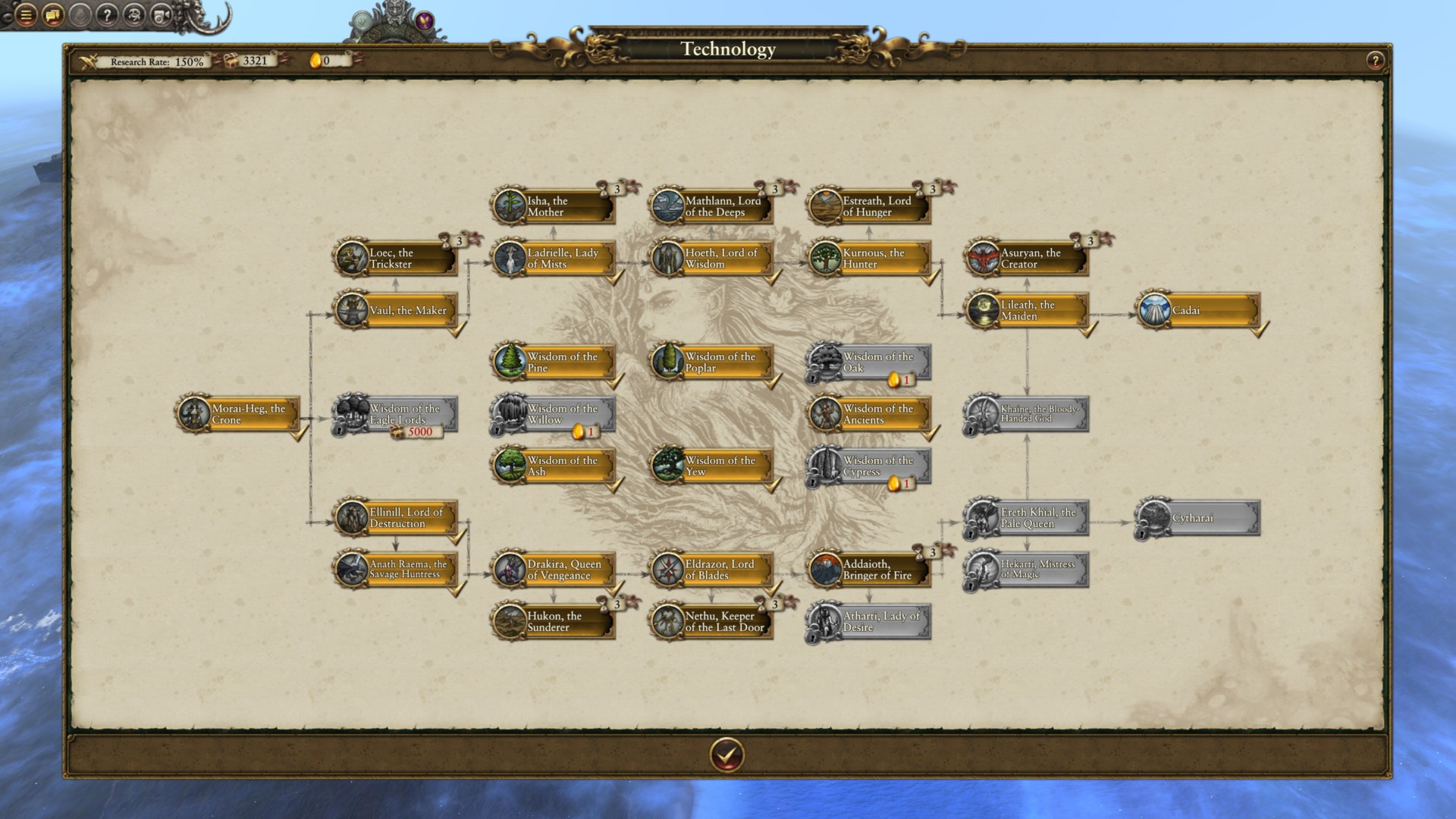This screenshot has width=1456, height=819.
Task: Select Vaul, the Maker research
Action: coord(400,311)
